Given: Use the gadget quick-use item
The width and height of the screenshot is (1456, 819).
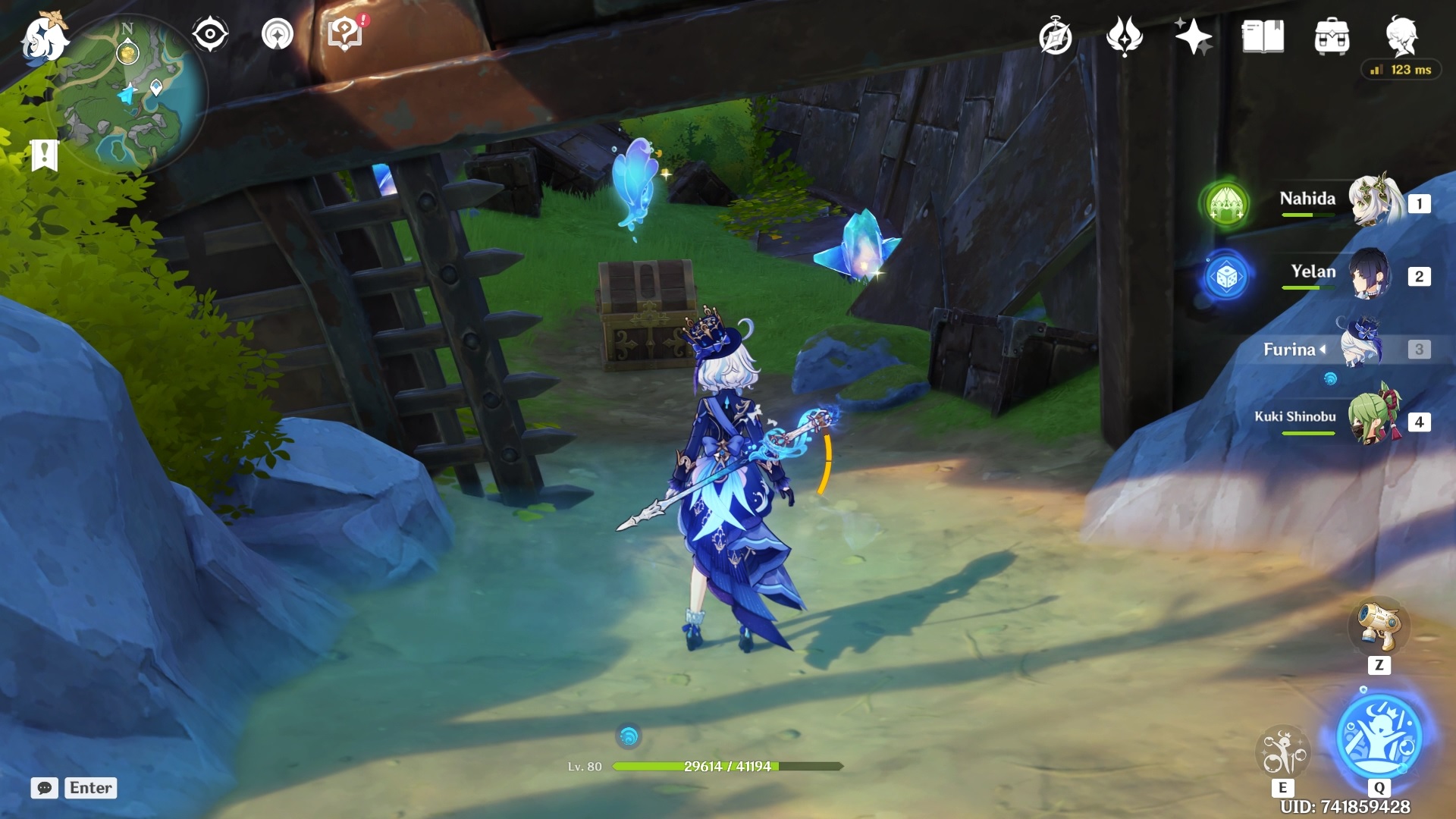Looking at the screenshot, I should click(x=1379, y=626).
